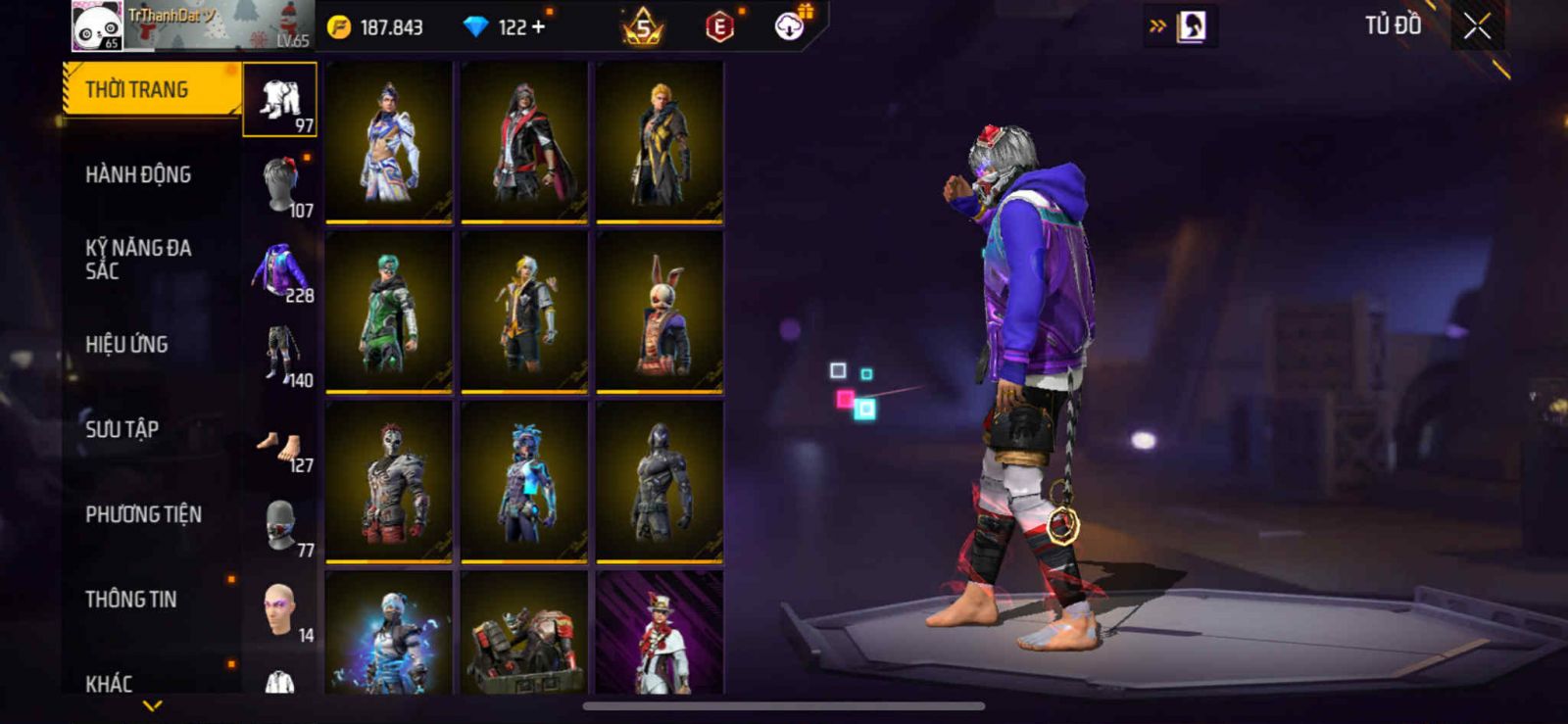The width and height of the screenshot is (1568, 724).
Task: Close the wardrobe screen with the X
Action: click(1477, 26)
